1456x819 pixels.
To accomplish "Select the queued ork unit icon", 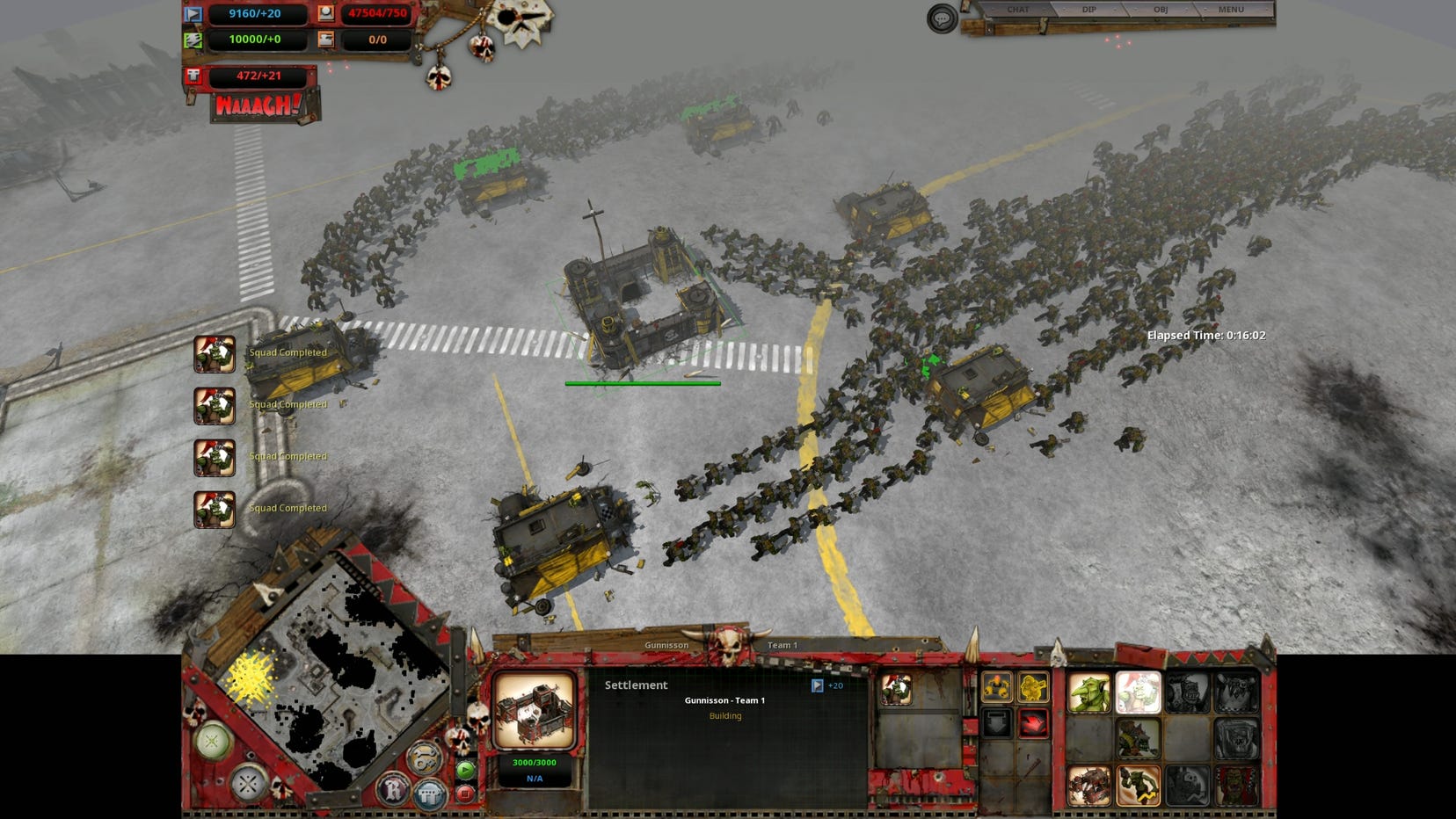I will [x=896, y=690].
